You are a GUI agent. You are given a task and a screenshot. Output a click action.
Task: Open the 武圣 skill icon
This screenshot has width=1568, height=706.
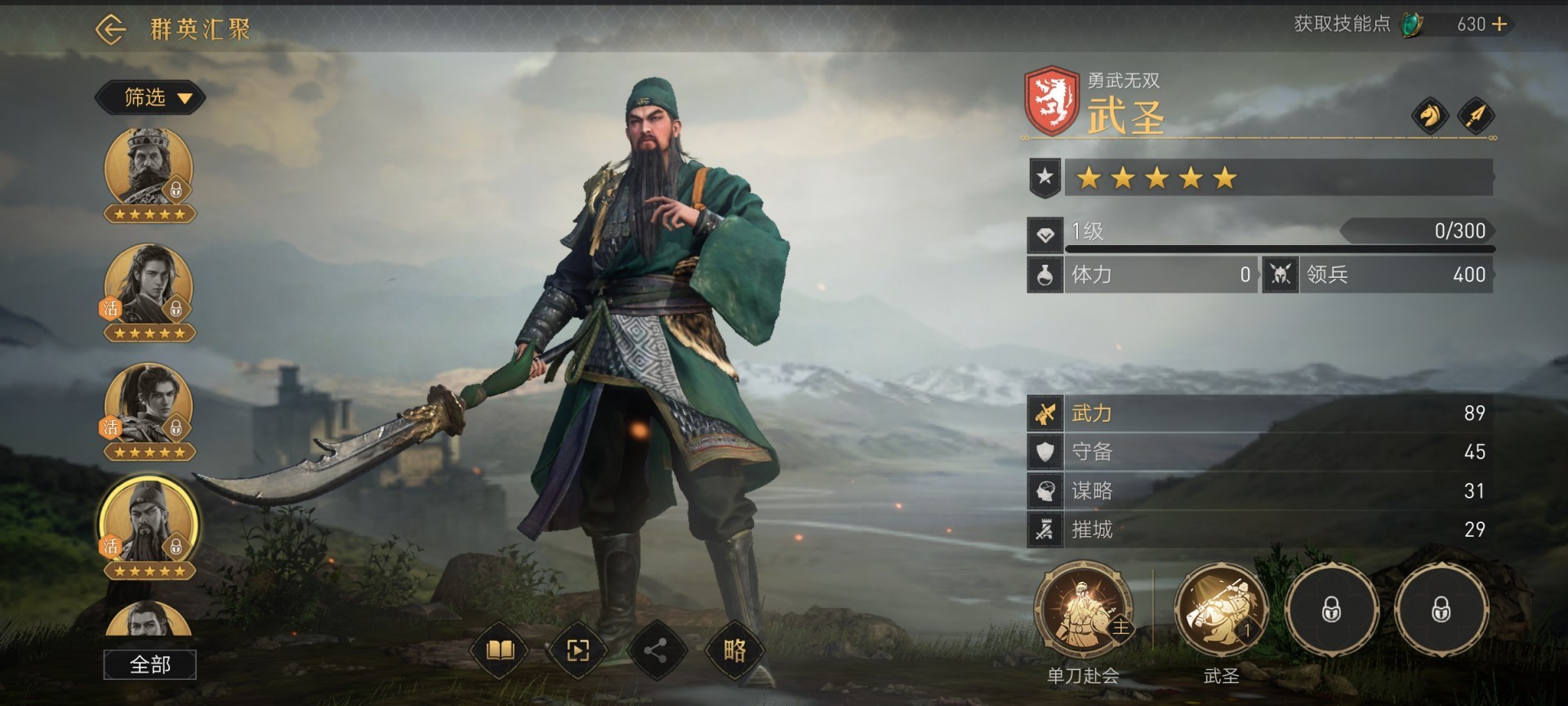tap(1221, 610)
